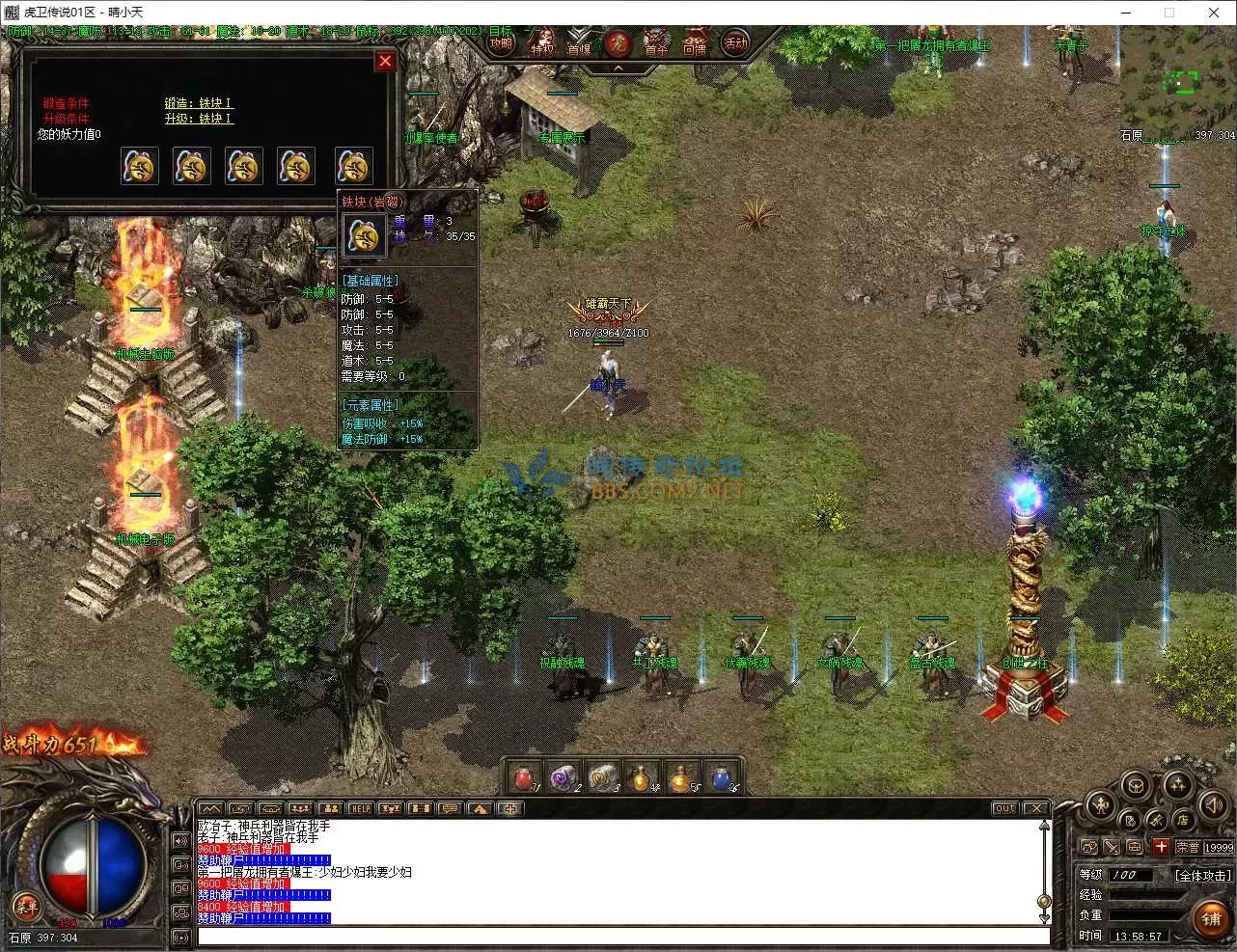This screenshot has width=1237, height=952.
Task: Use the blue potion in the hotbar
Action: (722, 777)
